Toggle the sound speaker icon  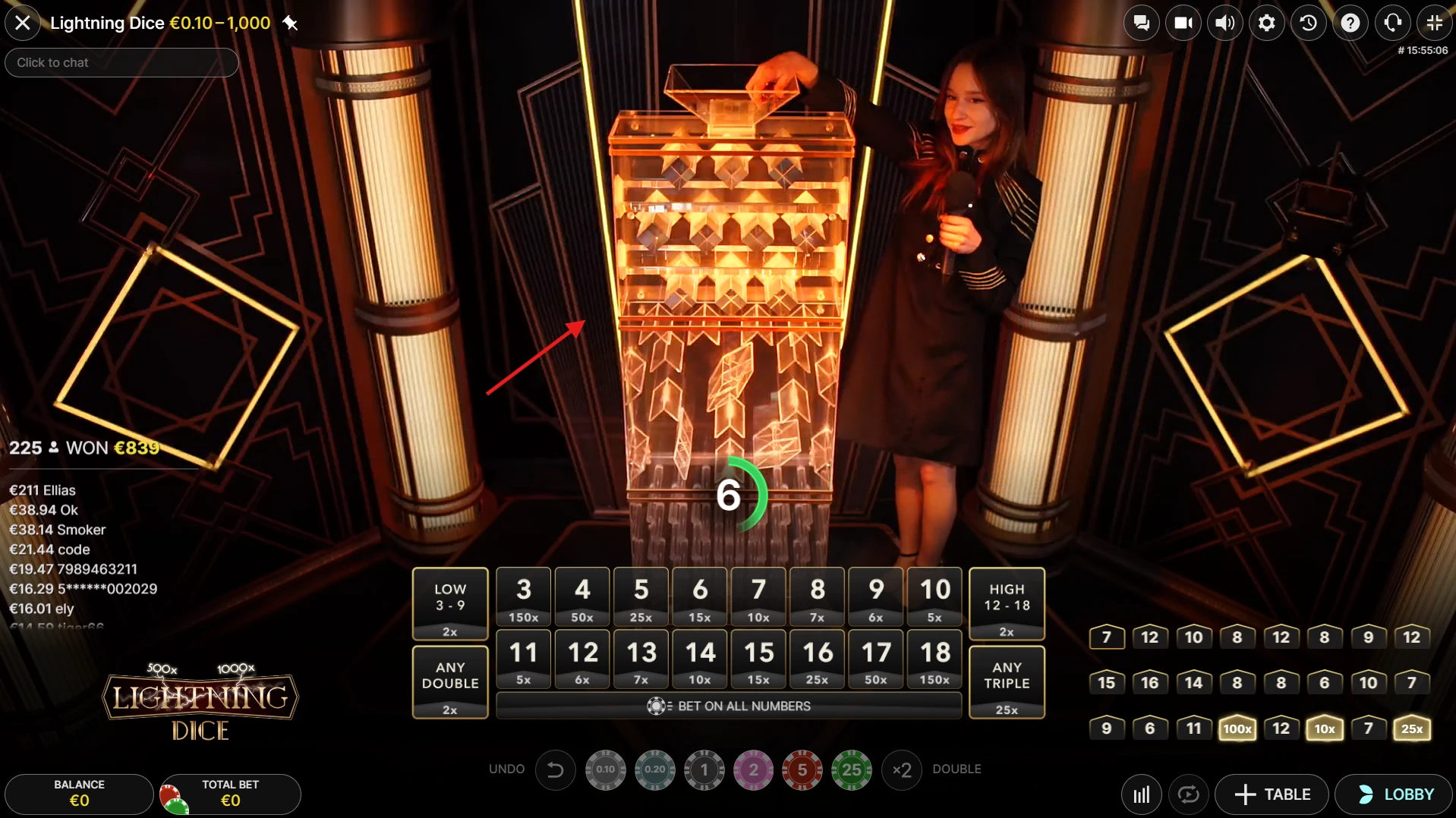tap(1224, 23)
